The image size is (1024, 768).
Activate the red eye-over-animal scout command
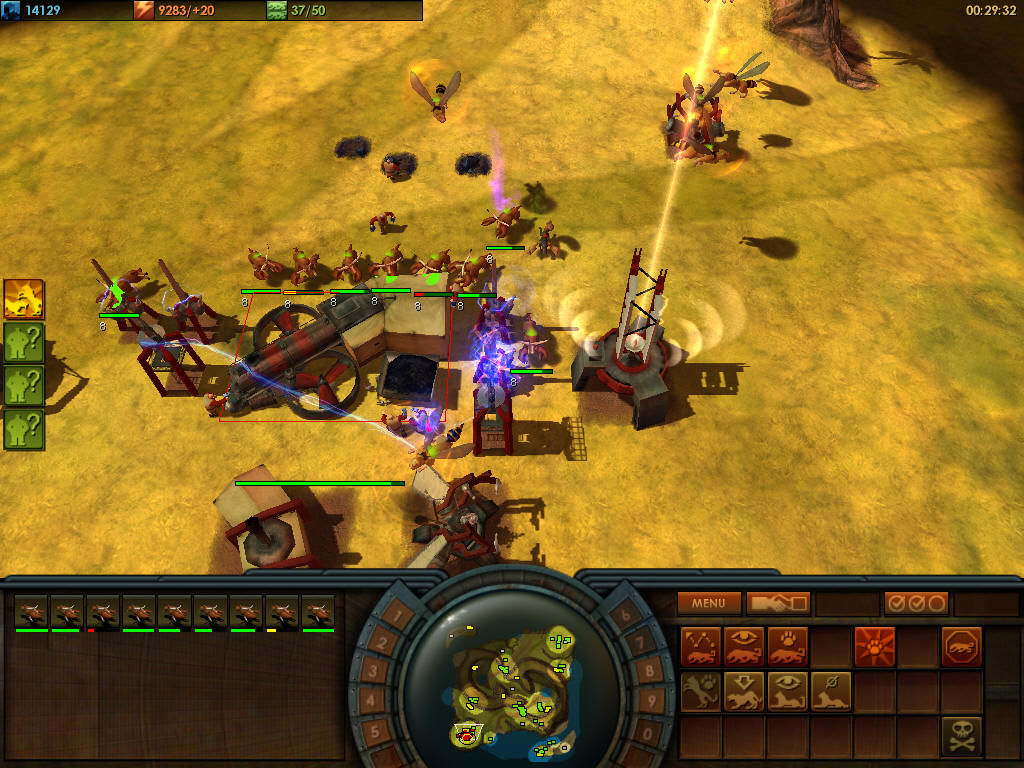point(744,647)
